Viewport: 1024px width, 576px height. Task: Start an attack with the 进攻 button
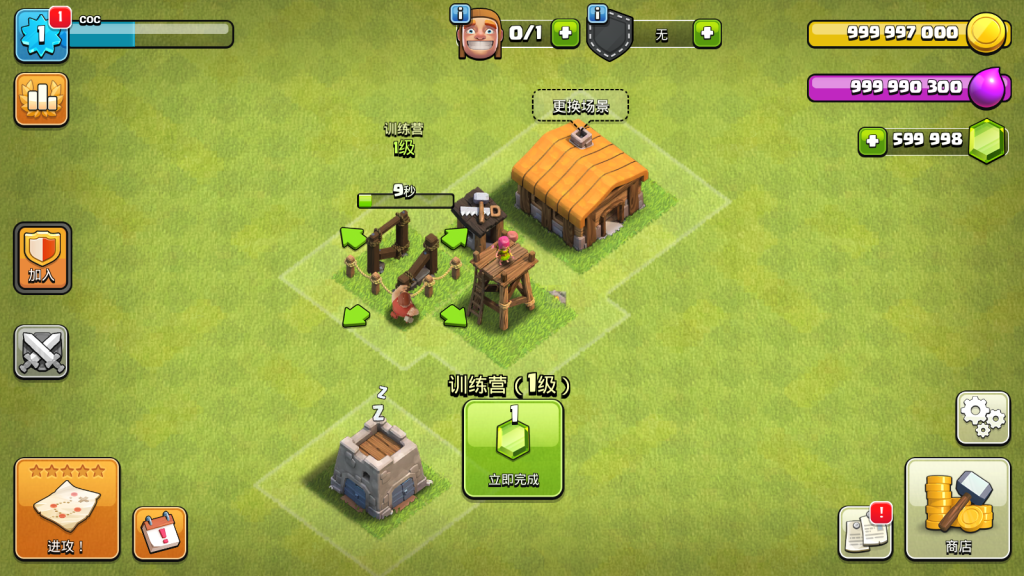tap(67, 508)
